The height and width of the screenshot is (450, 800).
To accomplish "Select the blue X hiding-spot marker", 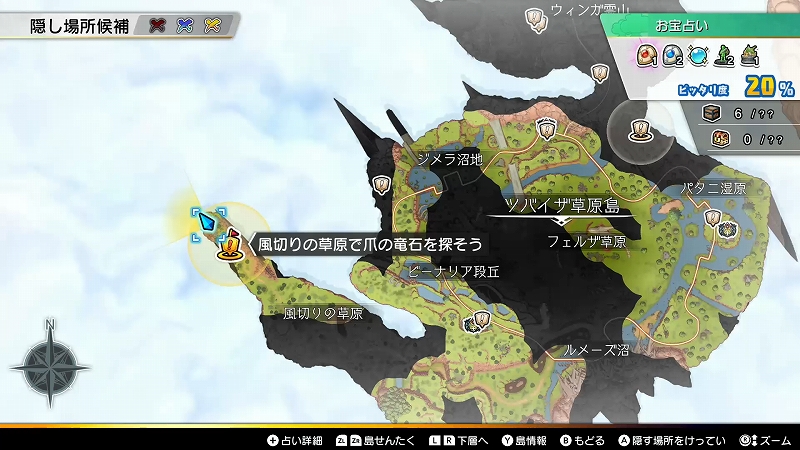I will 185,25.
